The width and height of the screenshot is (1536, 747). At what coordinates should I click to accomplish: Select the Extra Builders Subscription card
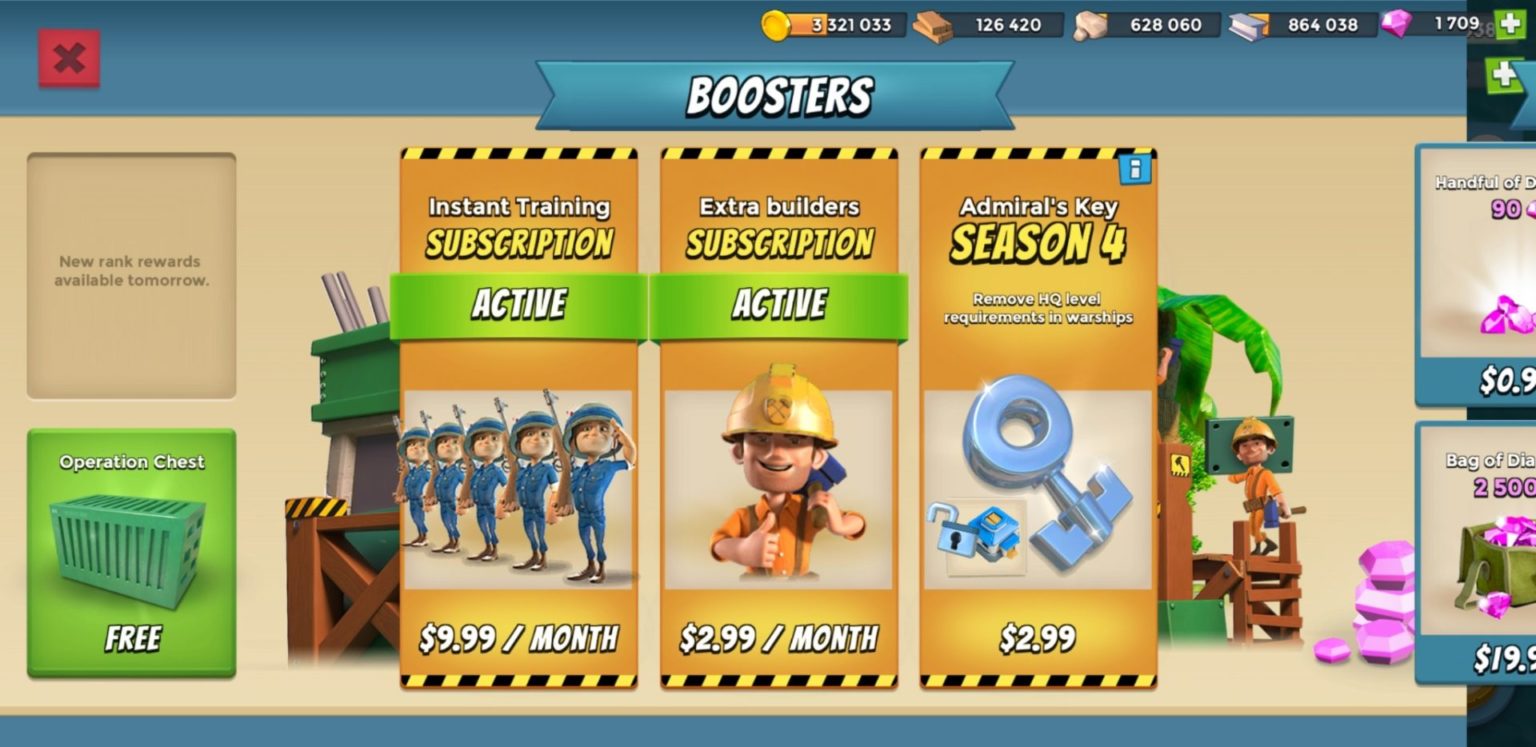[778, 420]
